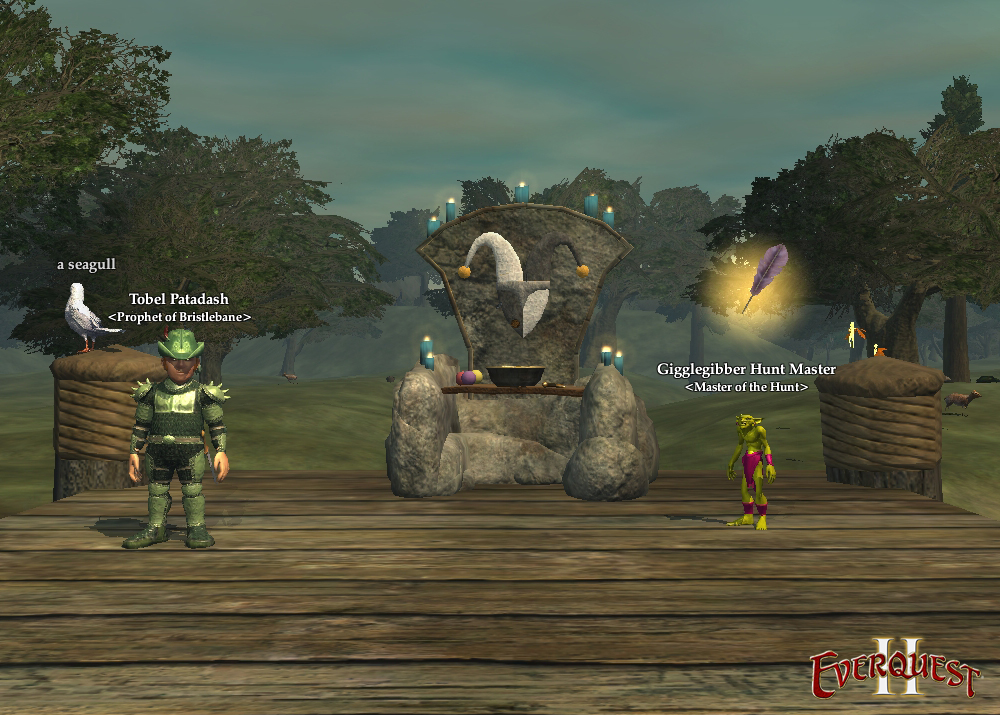This screenshot has height=715, width=1000.
Task: Target the Gigglegibber Hunt Master nameplate
Action: click(746, 369)
